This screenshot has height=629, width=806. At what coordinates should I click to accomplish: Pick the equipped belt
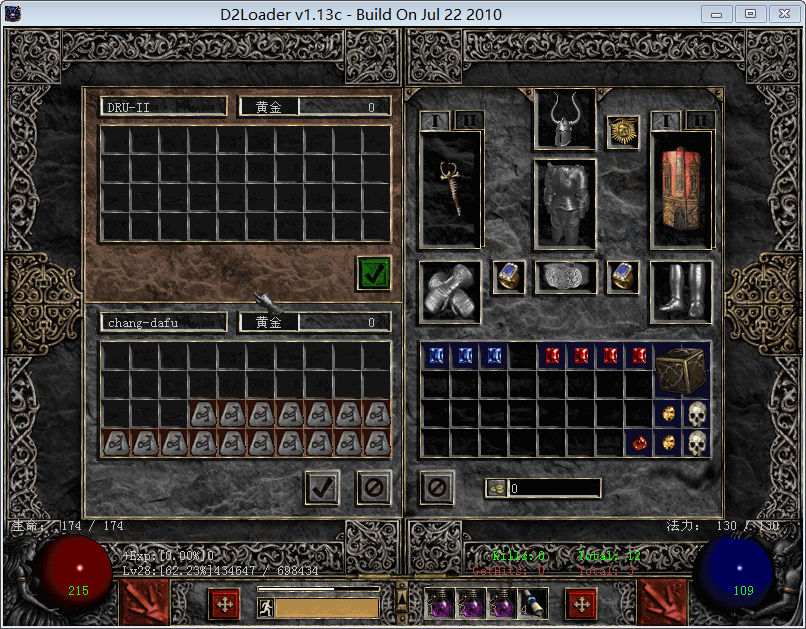565,278
